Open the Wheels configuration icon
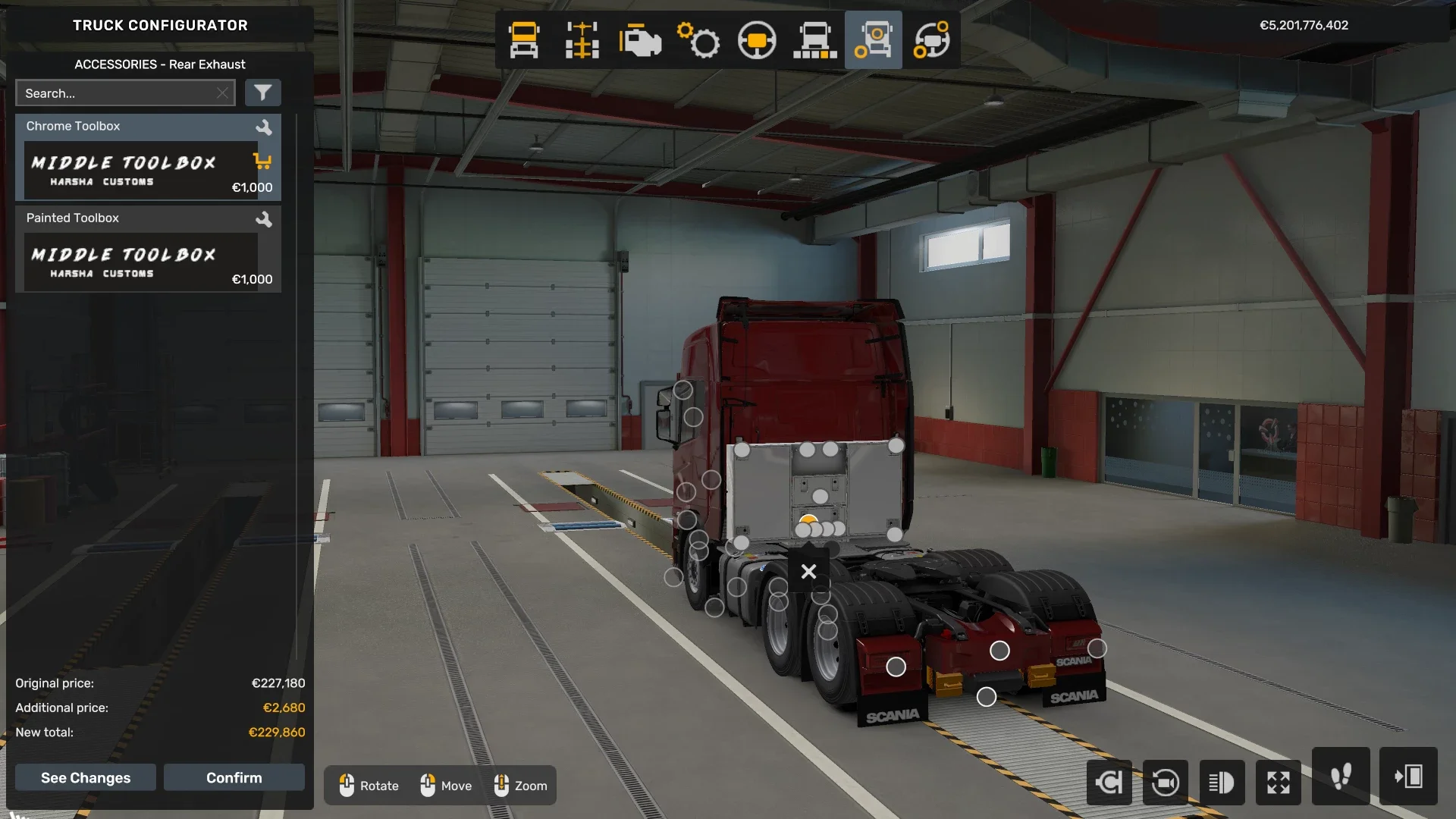This screenshot has width=1456, height=819. 933,39
